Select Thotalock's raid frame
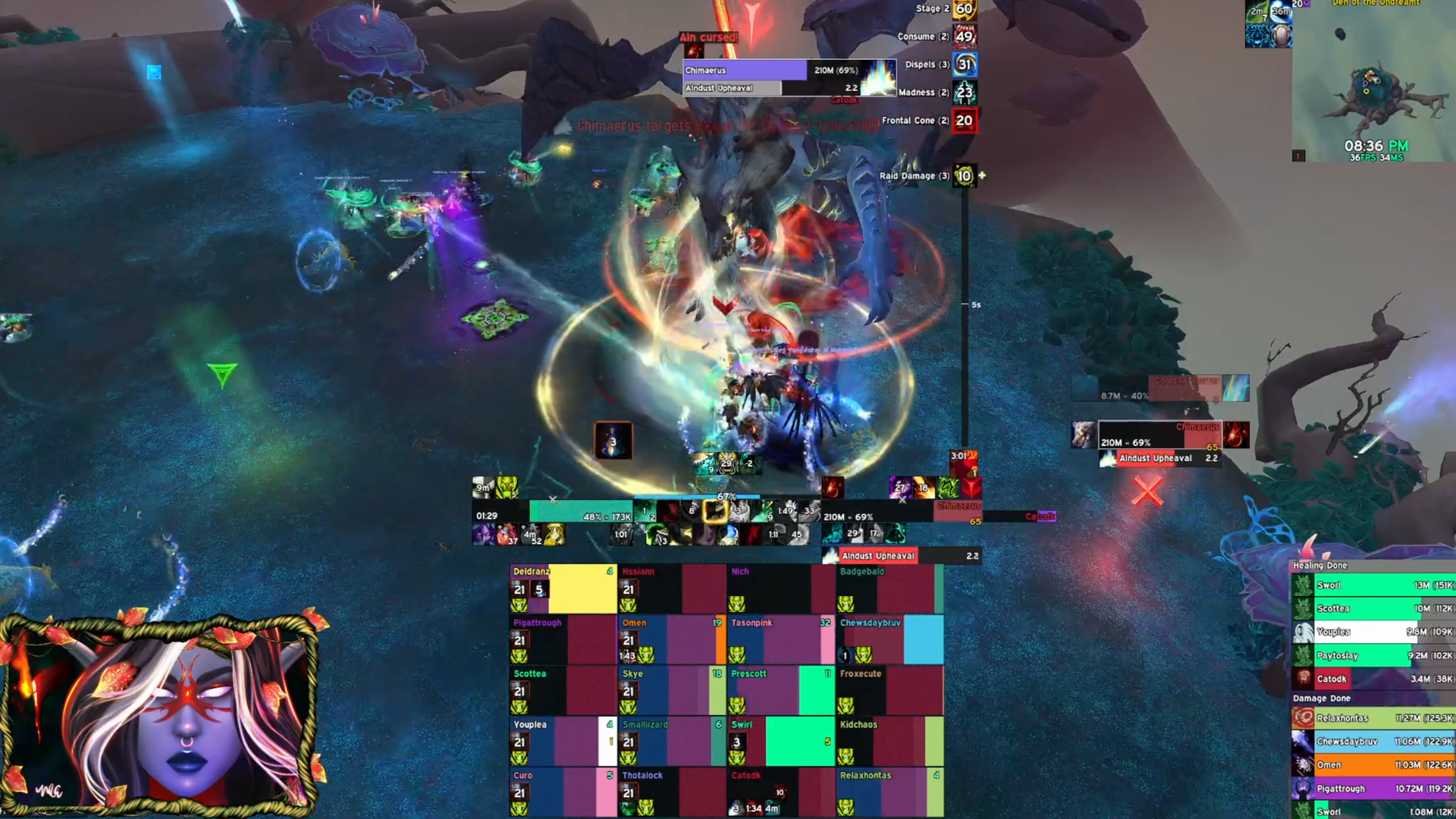Screen dimensions: 1456x819 point(672,792)
